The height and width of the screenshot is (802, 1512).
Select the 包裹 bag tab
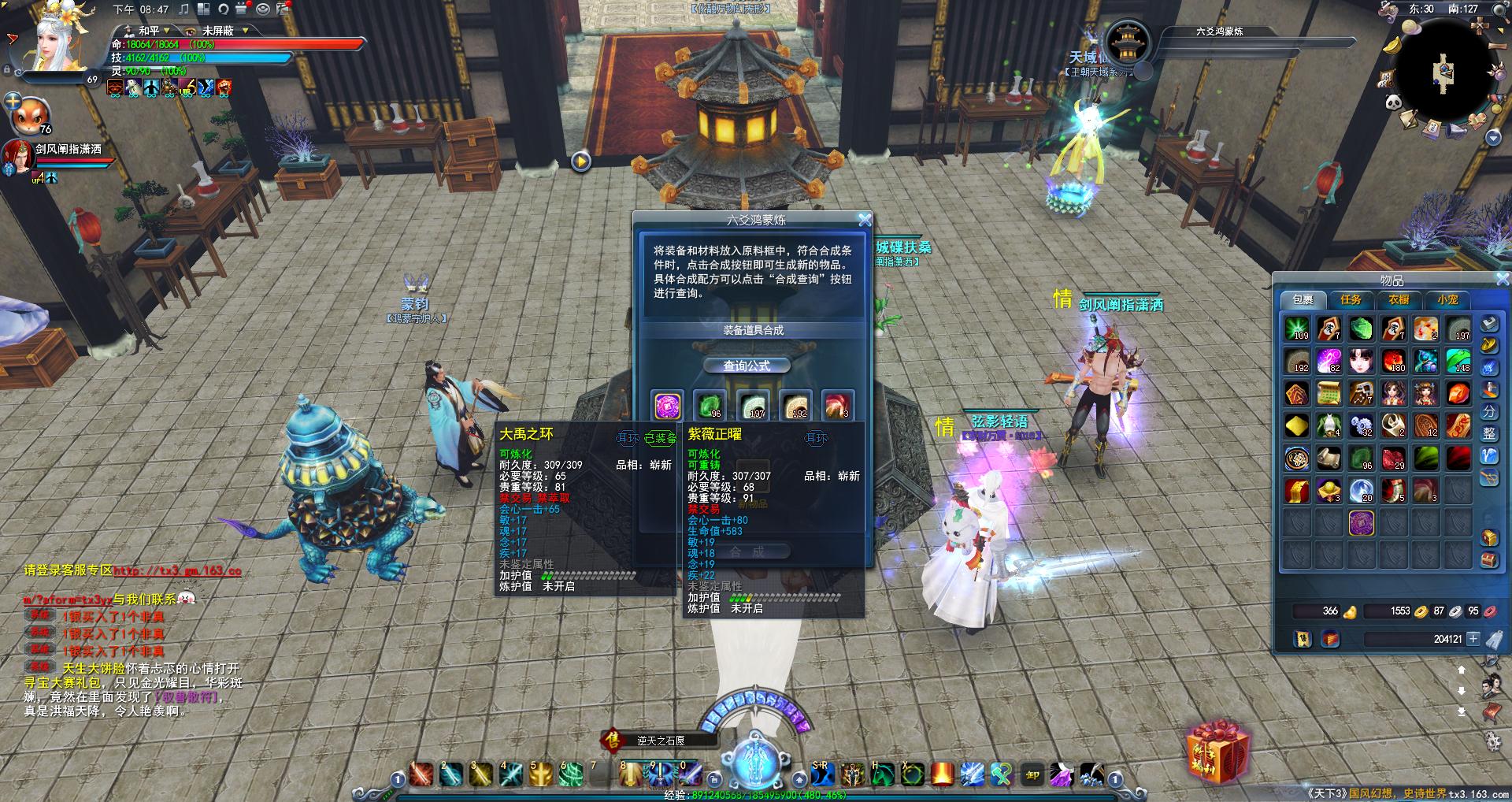point(1303,300)
